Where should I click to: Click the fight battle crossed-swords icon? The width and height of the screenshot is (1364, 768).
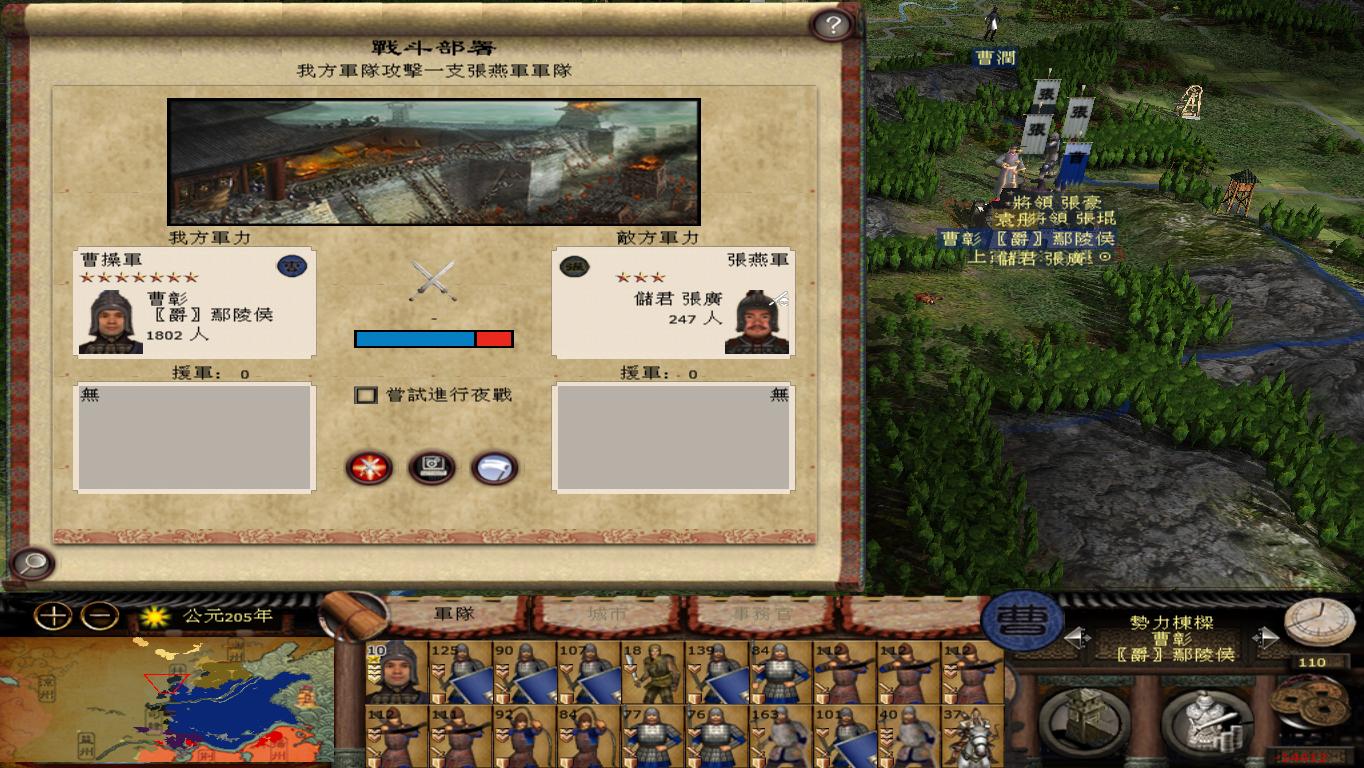(x=369, y=468)
